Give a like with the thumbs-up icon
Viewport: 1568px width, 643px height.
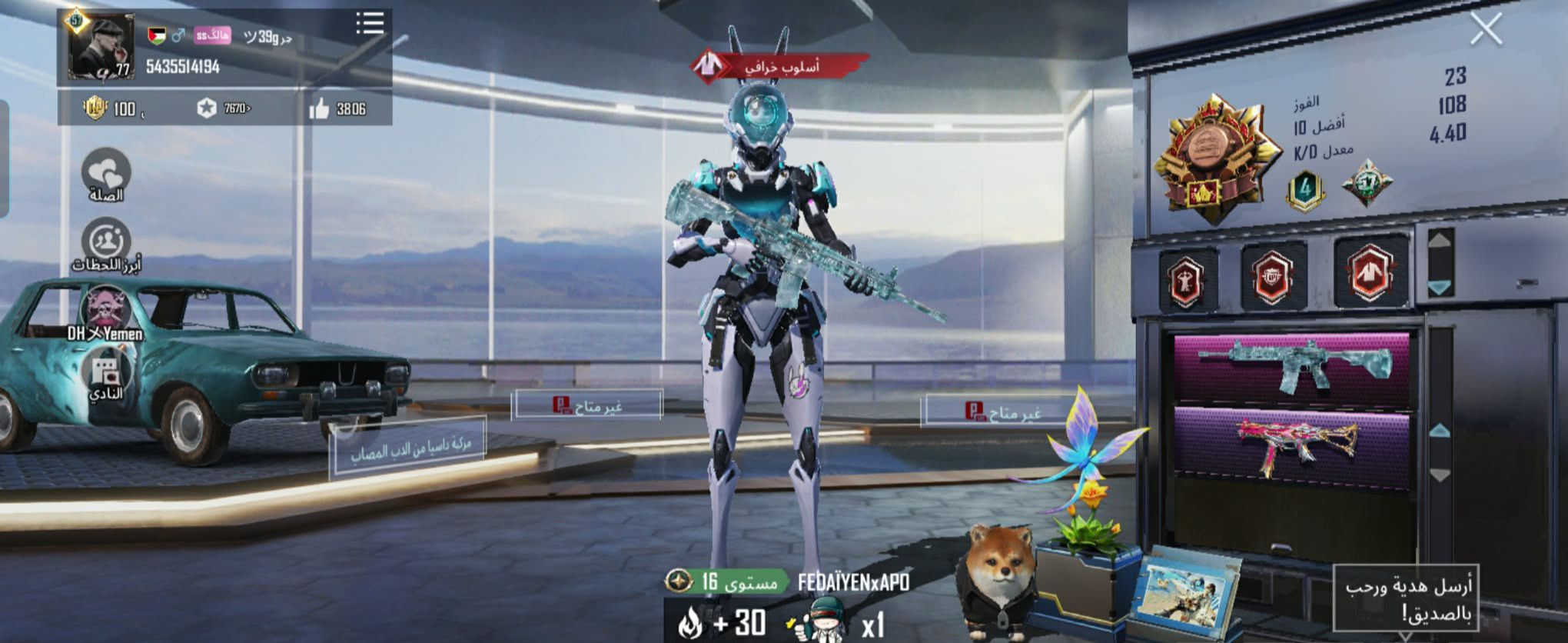pyautogui.click(x=319, y=109)
